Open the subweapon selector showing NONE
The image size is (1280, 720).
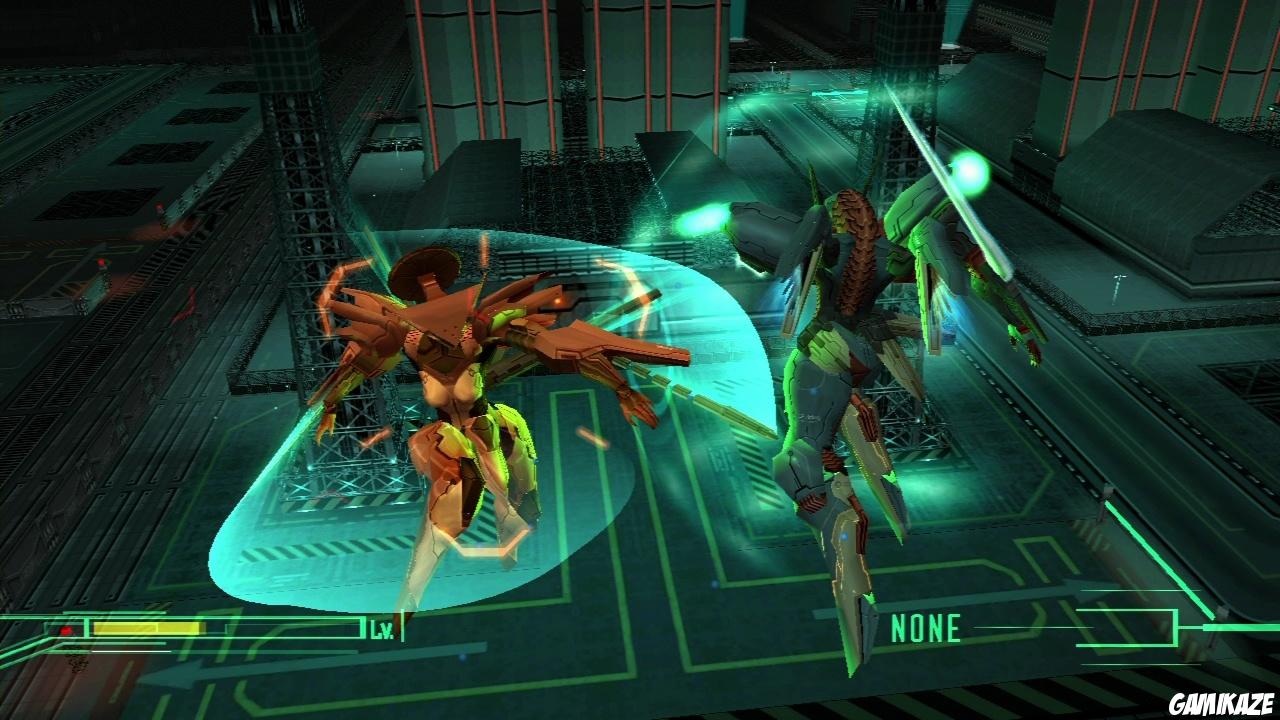click(x=925, y=628)
